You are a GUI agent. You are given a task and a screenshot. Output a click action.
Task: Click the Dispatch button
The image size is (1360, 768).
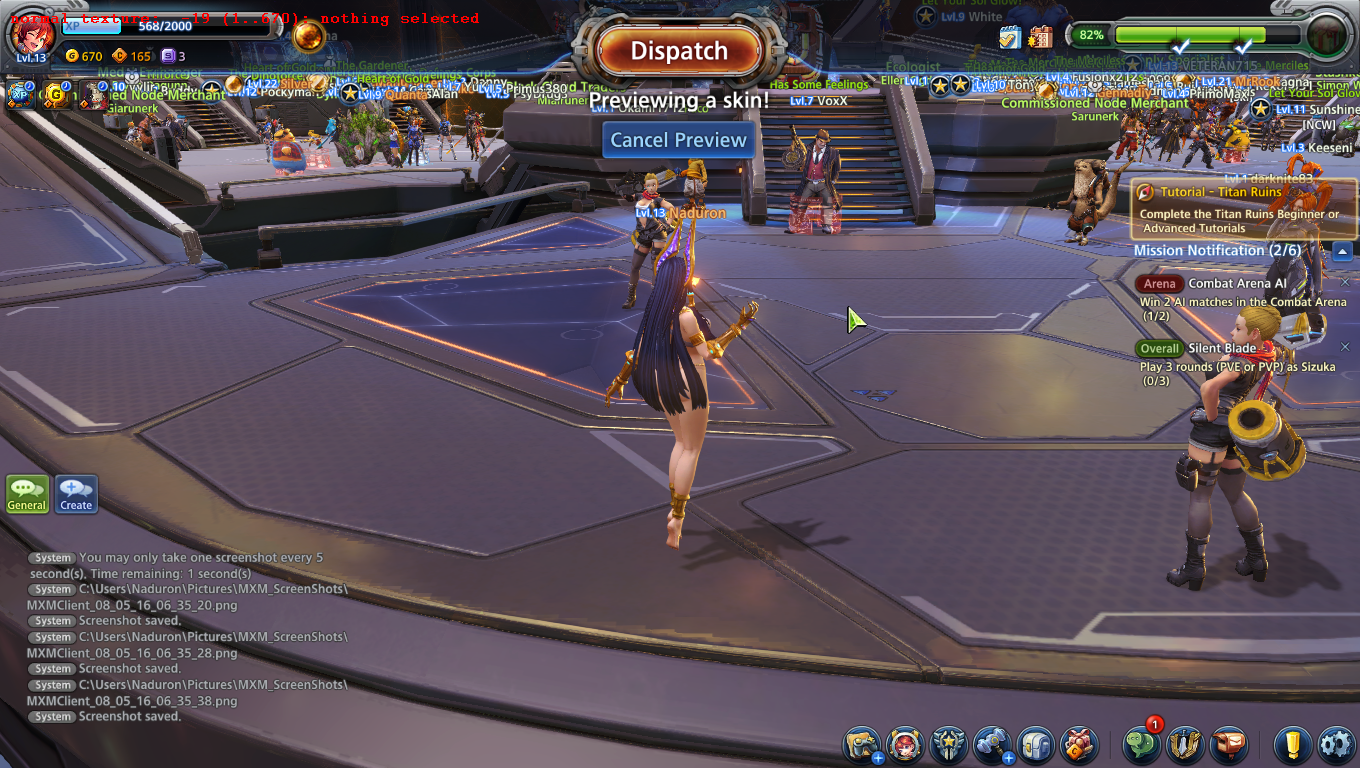click(679, 51)
